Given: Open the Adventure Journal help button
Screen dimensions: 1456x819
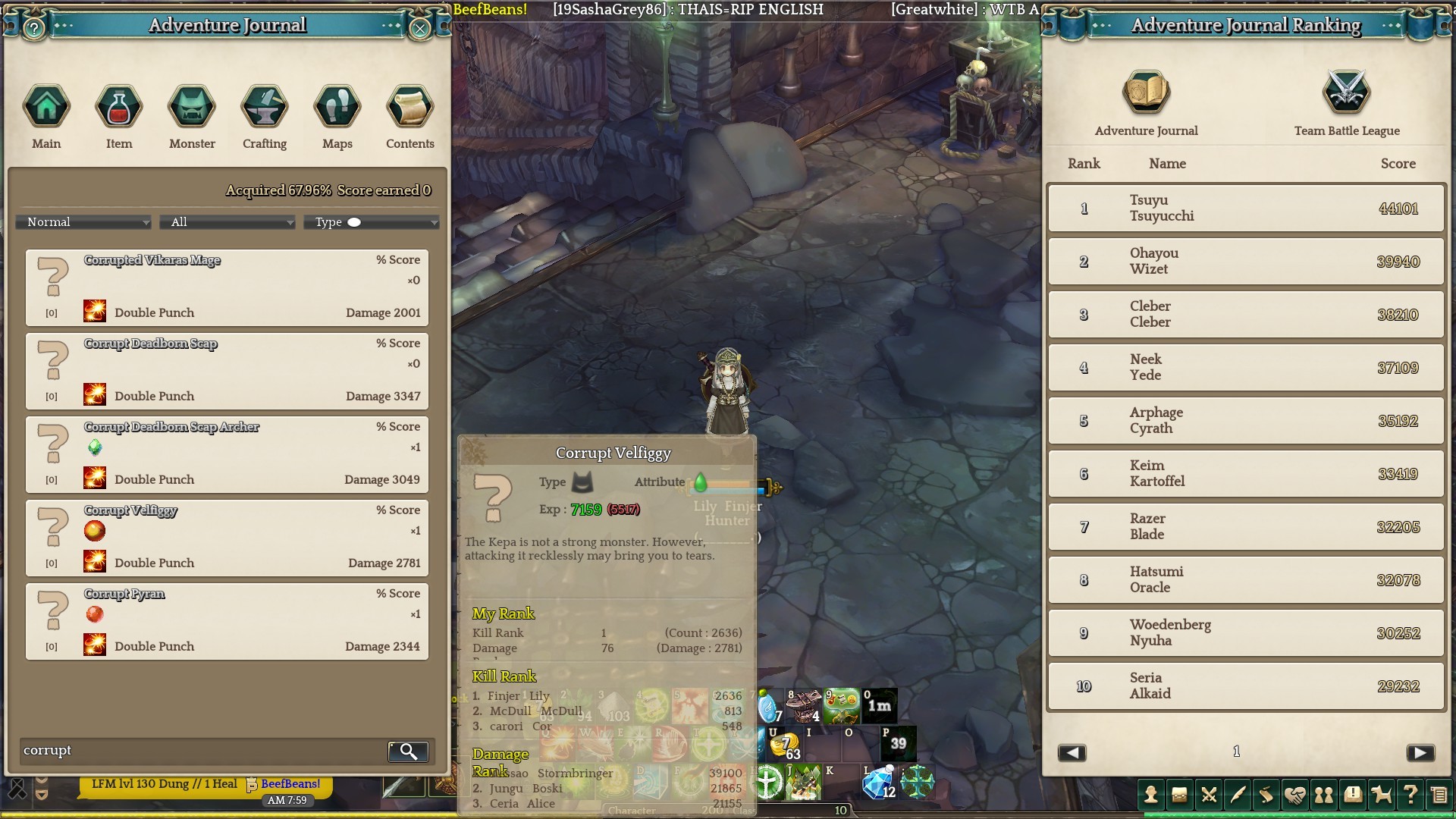Looking at the screenshot, I should pos(33,29).
